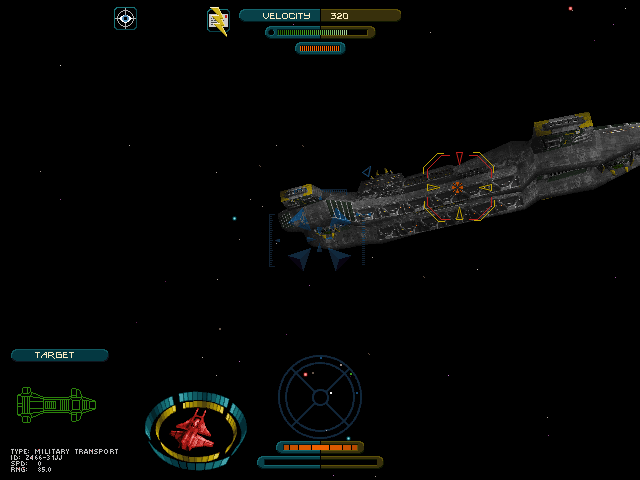Click the red player ship shield indicator
Screen dimensions: 640x480
pyautogui.click(x=194, y=431)
